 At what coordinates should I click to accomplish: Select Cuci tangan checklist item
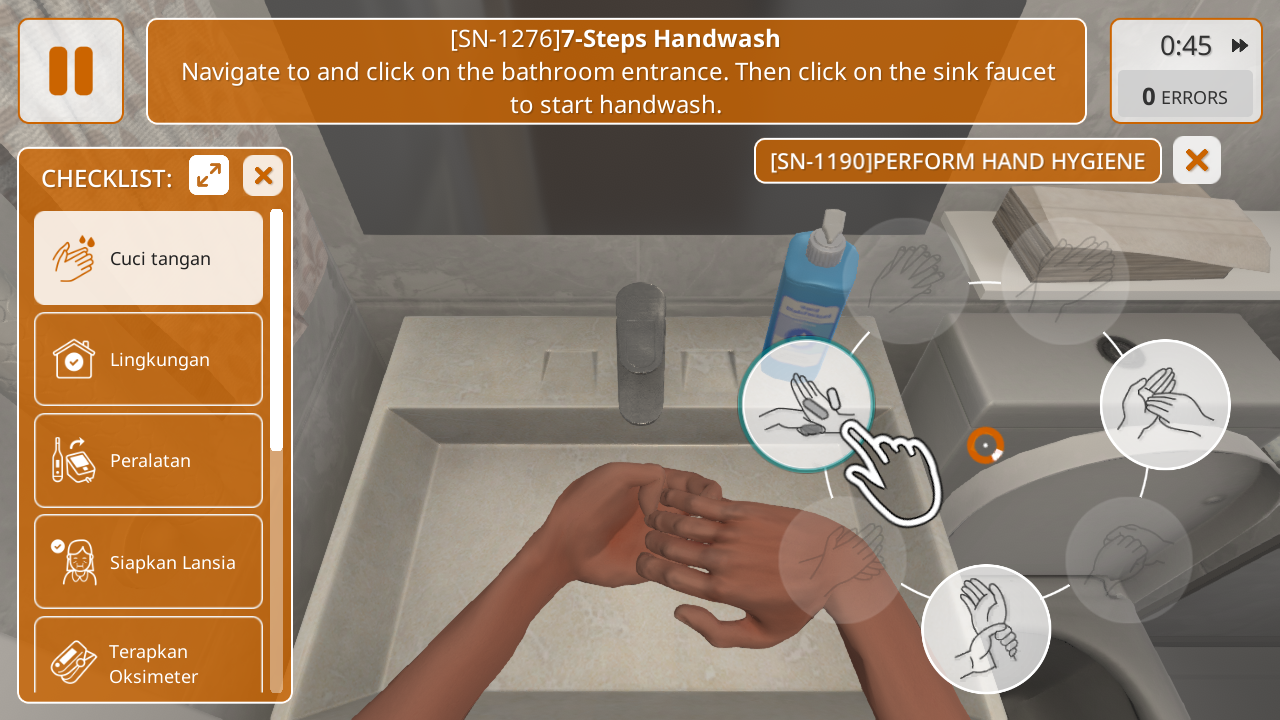(149, 258)
